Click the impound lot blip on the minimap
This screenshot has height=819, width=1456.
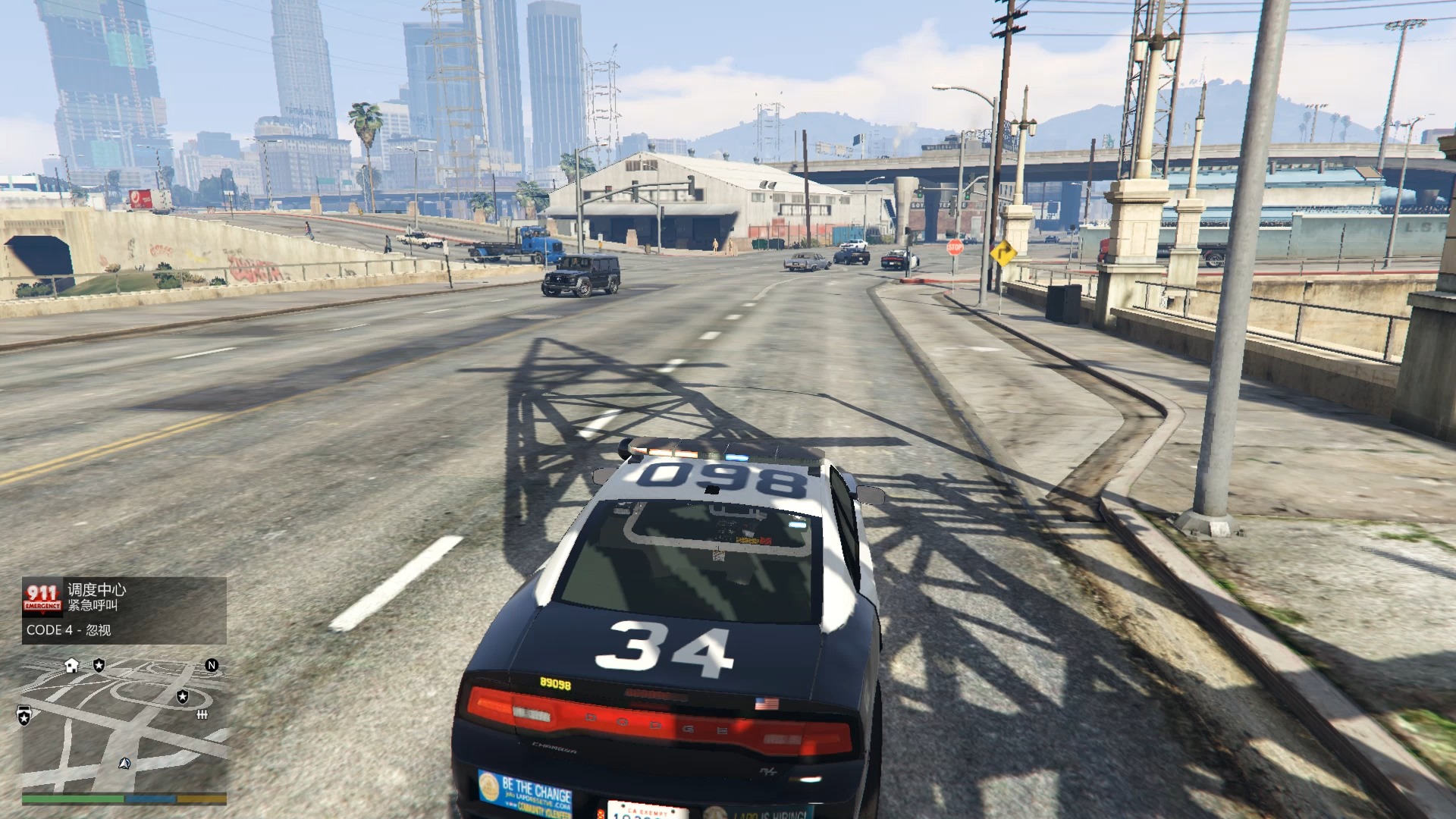pos(202,714)
